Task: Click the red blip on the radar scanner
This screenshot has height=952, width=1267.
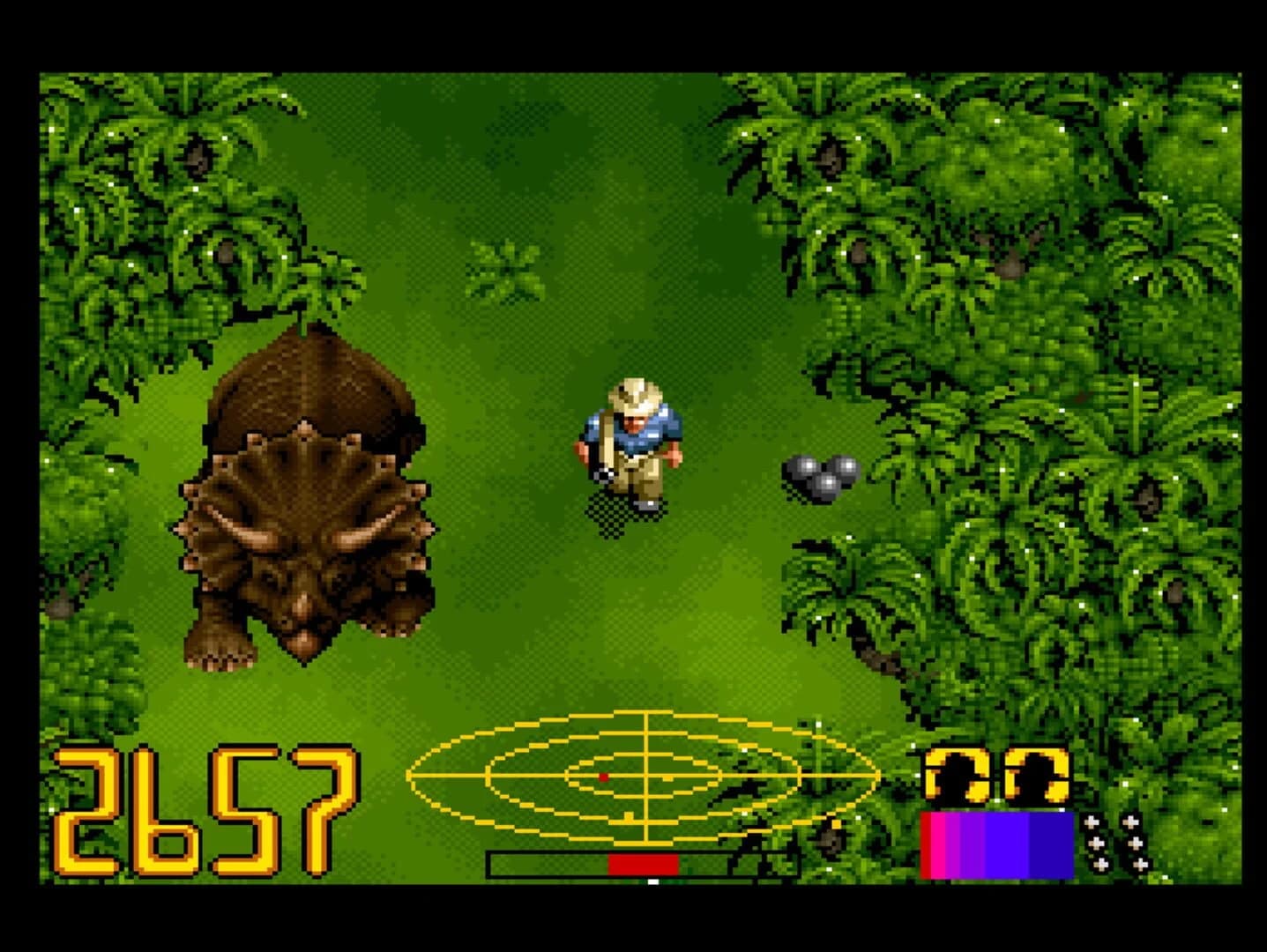Action: 605,777
